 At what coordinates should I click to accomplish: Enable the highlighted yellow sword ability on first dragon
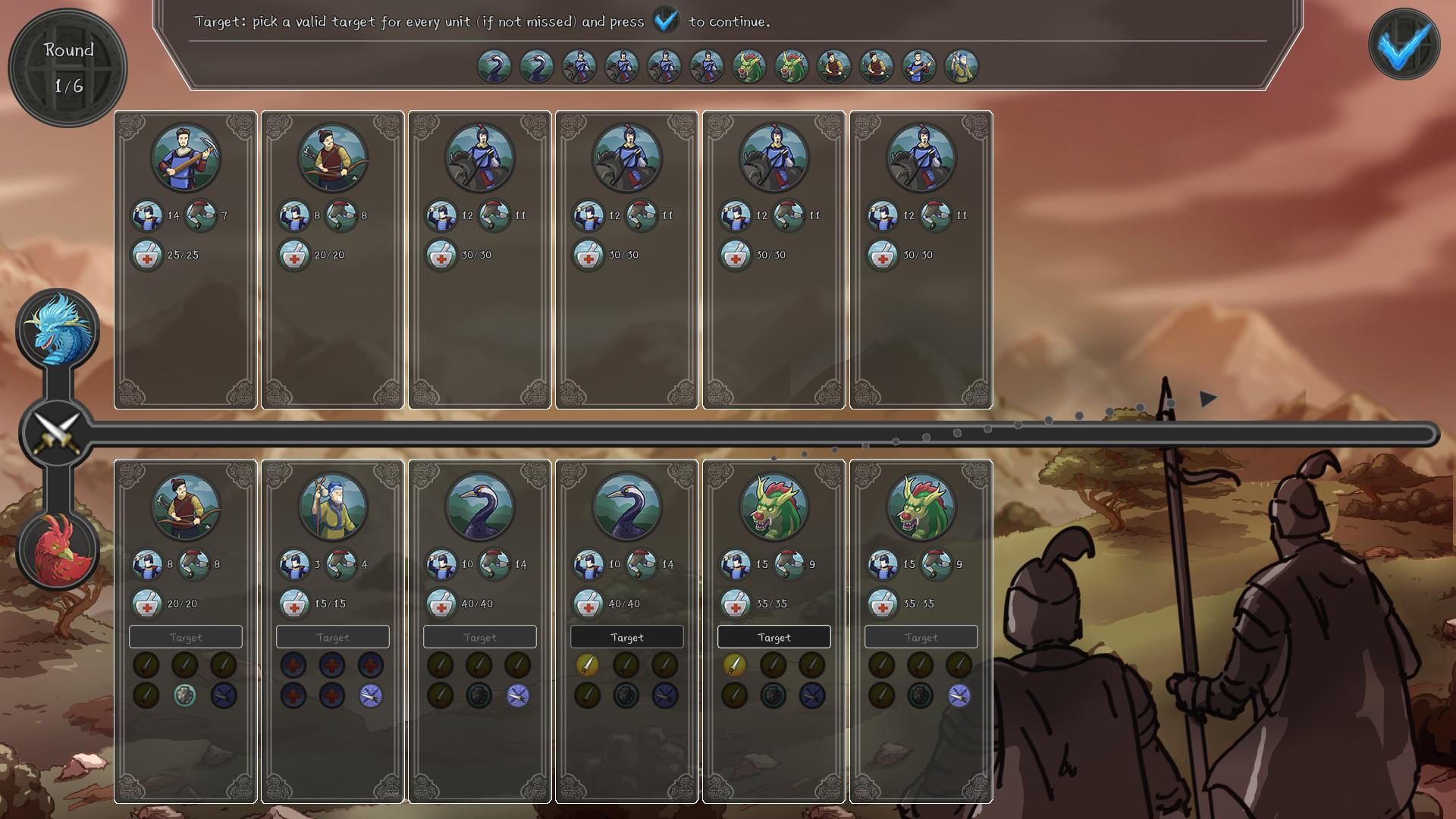pyautogui.click(x=733, y=665)
